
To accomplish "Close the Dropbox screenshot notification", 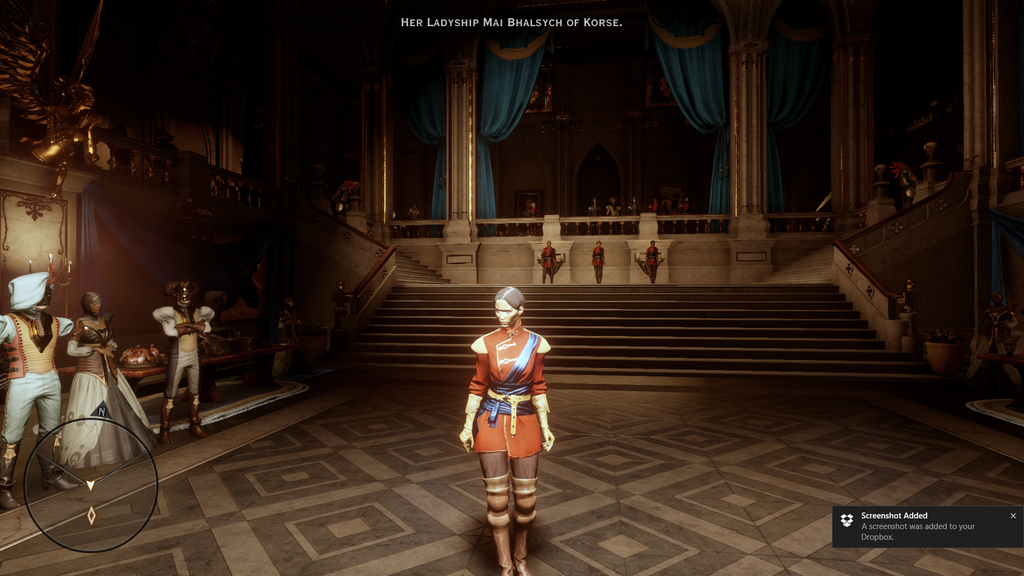I will coord(1012,516).
